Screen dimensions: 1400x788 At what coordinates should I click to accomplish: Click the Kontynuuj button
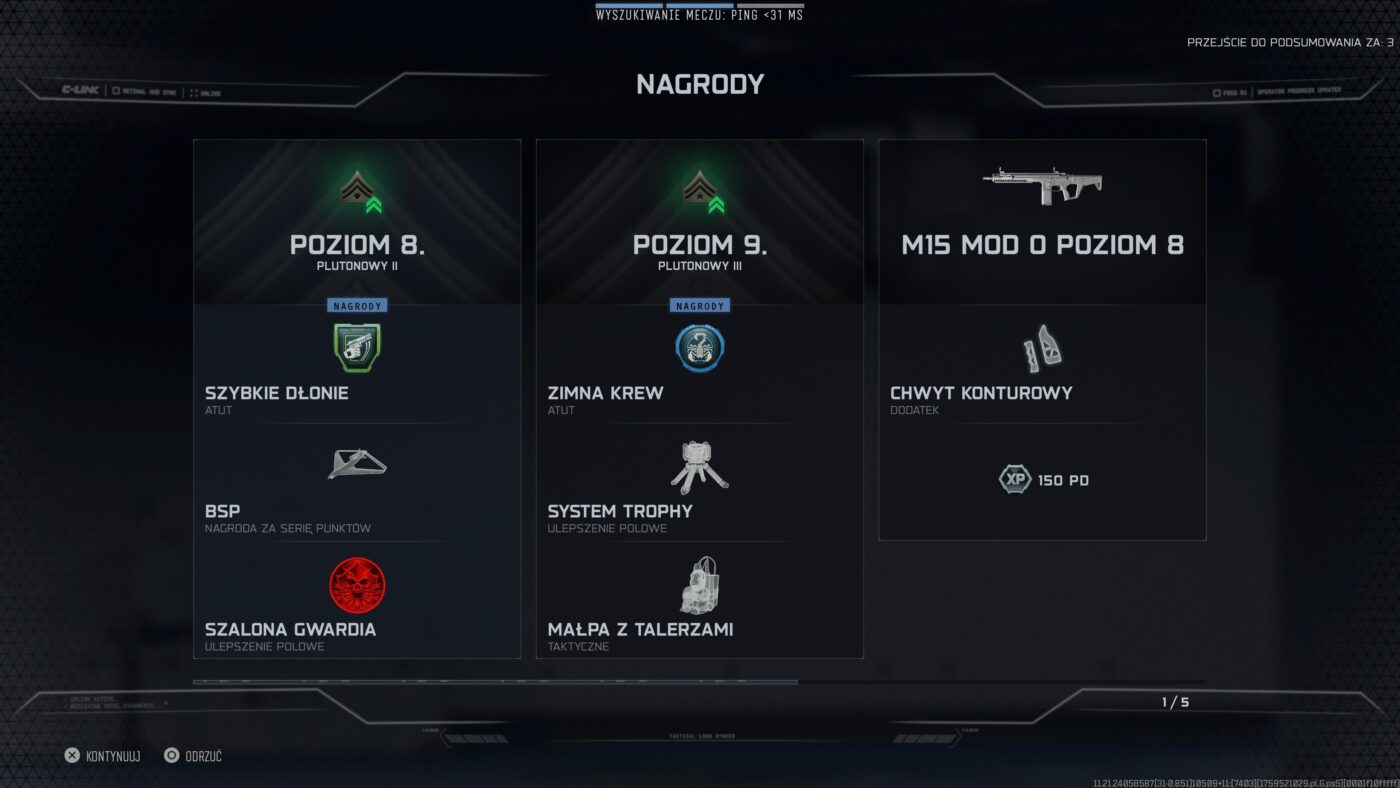[102, 756]
